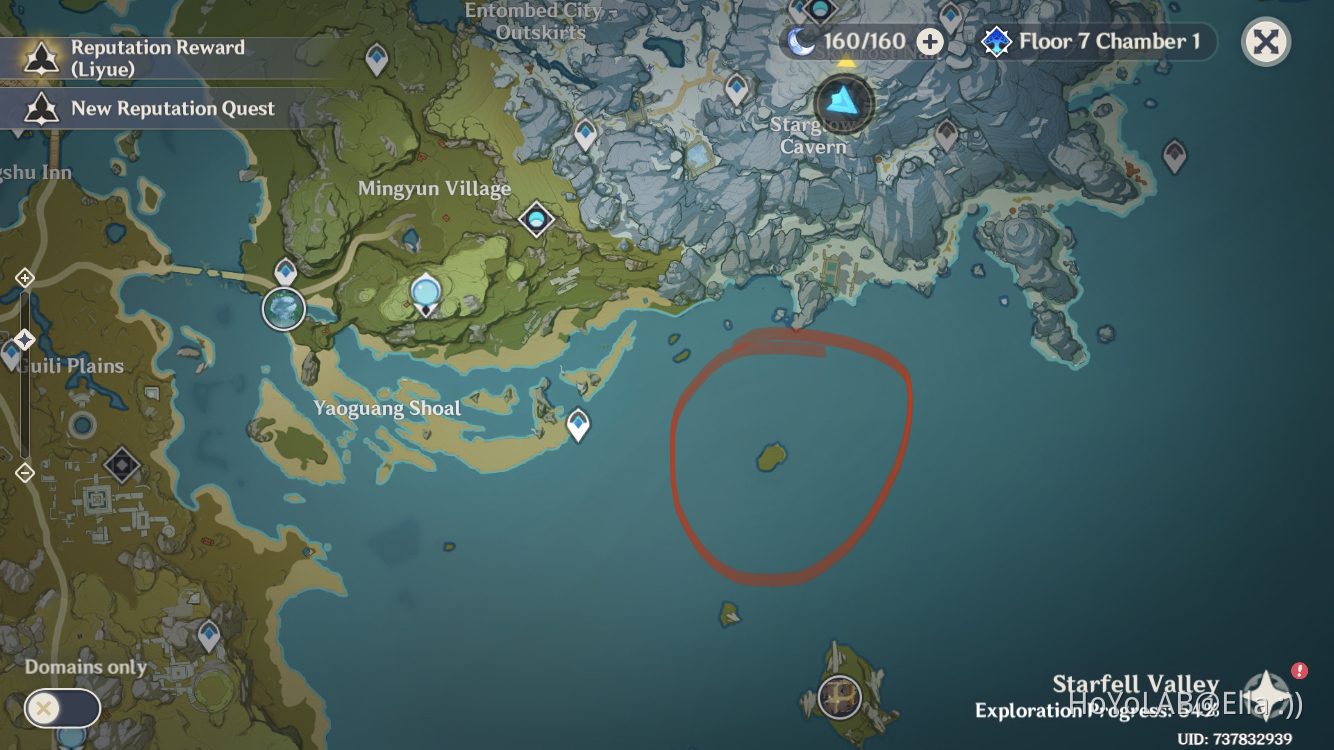1334x750 pixels.
Task: Toggle the Domains only switch
Action: tap(62, 708)
